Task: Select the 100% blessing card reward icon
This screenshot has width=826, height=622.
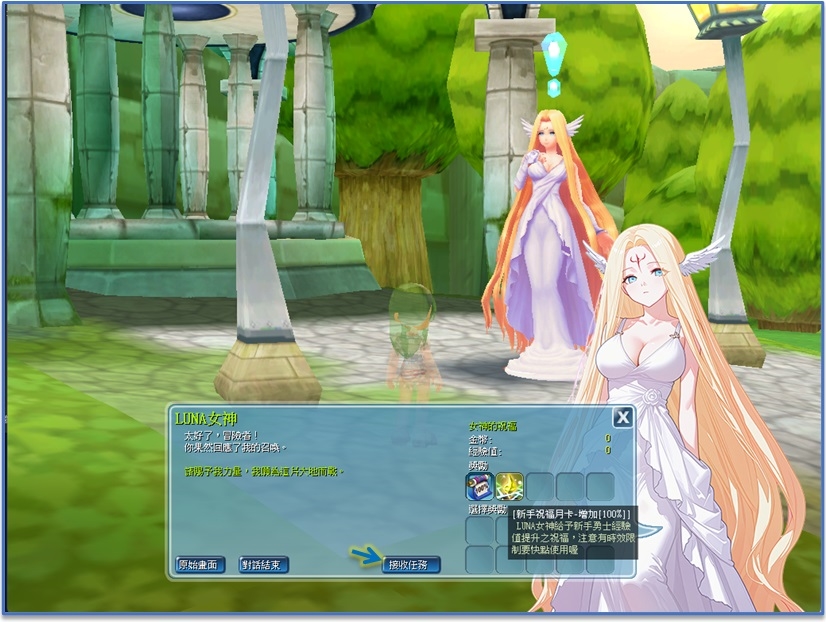Action: [479, 486]
